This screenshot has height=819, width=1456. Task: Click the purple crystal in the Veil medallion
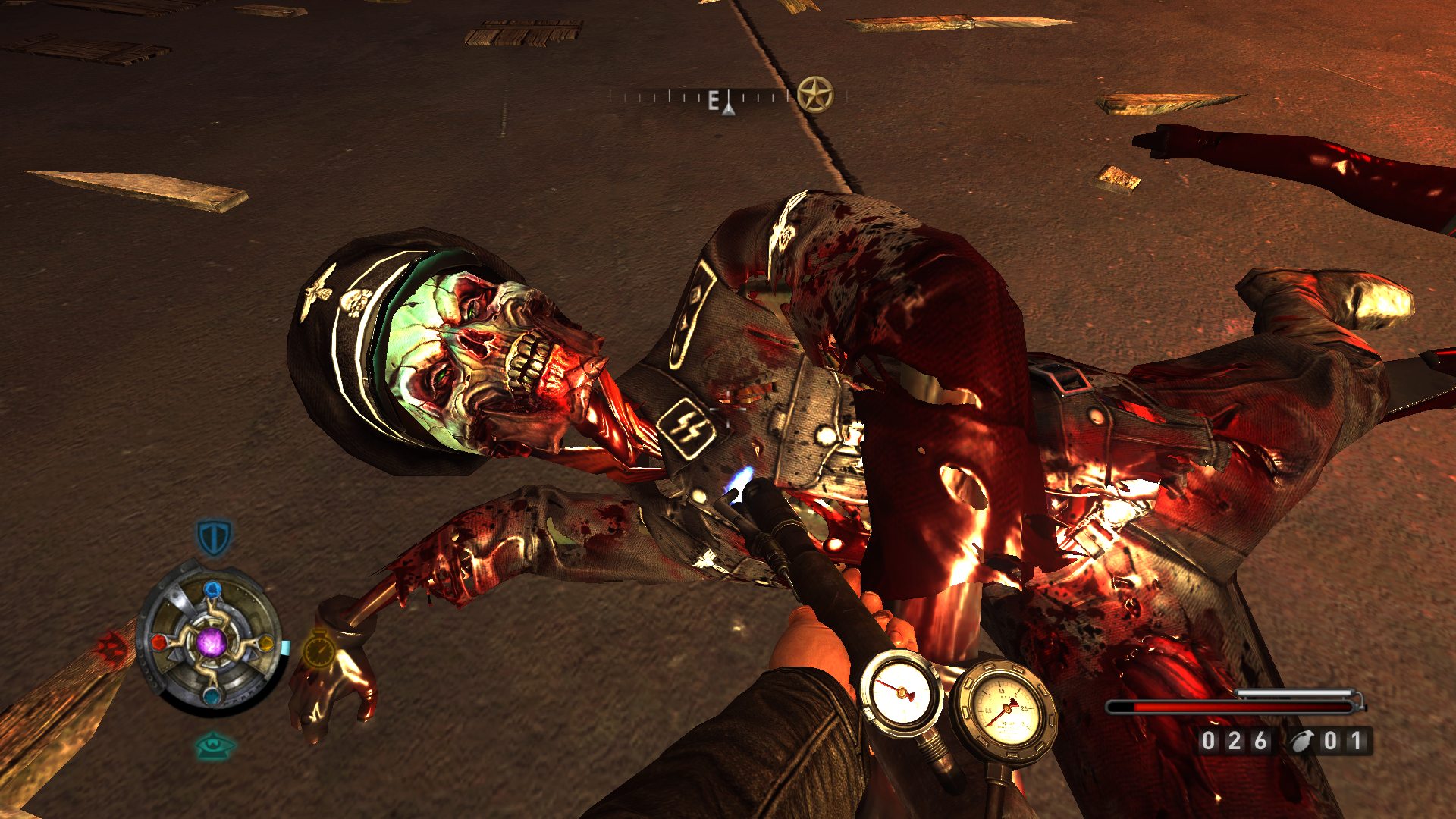(x=212, y=643)
